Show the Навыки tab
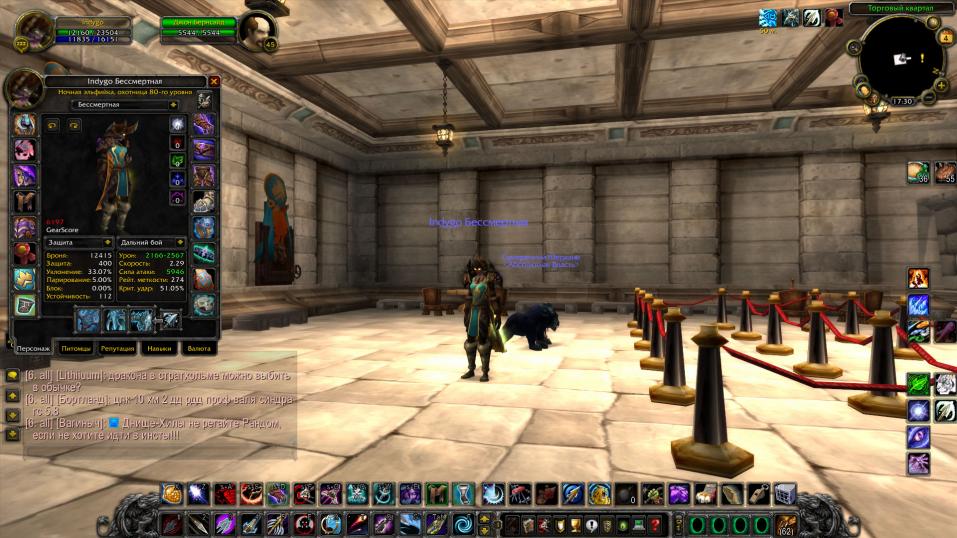 tap(158, 349)
